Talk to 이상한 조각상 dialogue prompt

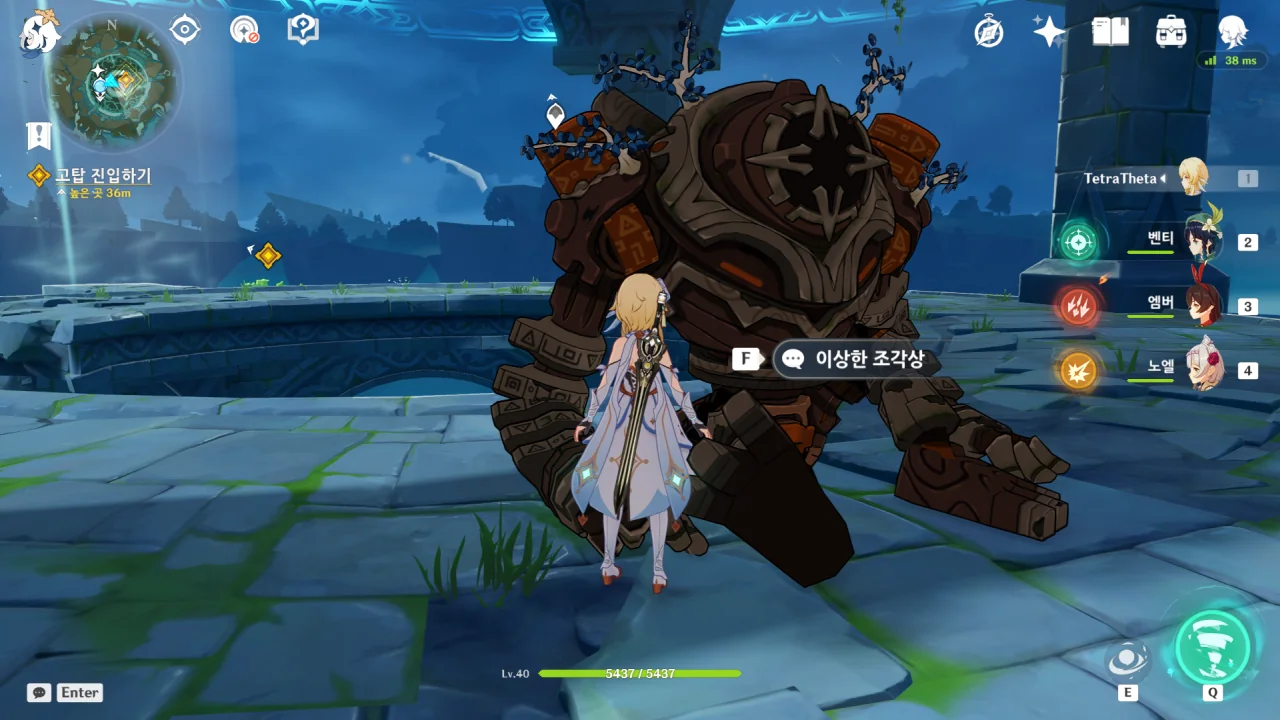[x=856, y=359]
